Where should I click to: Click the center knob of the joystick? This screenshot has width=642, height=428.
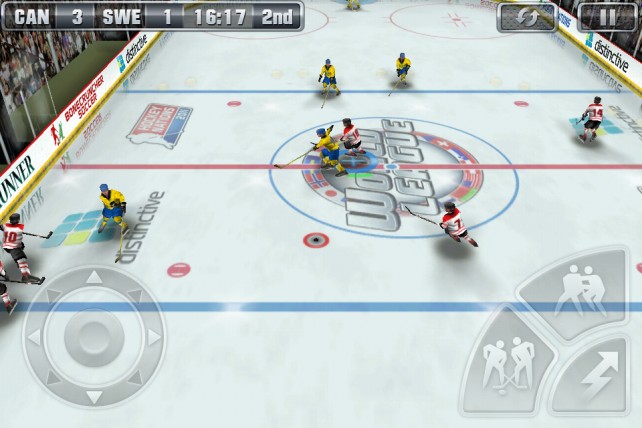(x=93, y=337)
